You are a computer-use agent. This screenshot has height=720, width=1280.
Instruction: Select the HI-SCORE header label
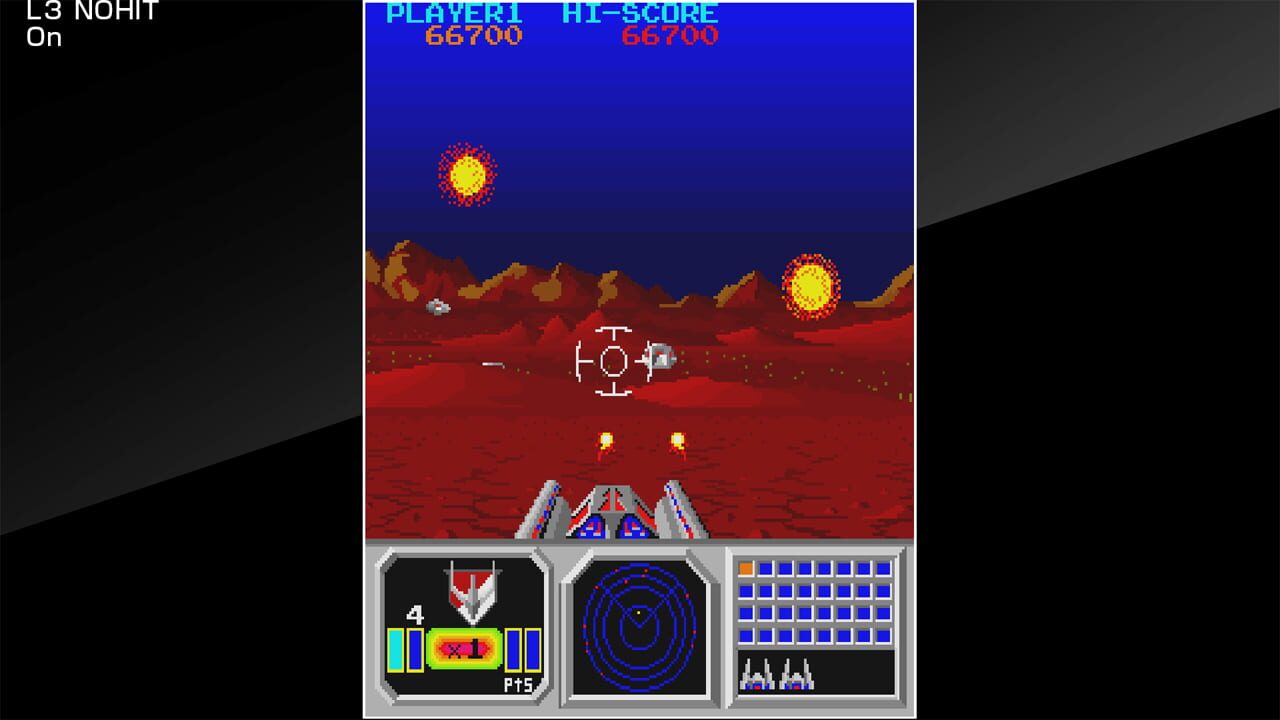[641, 13]
